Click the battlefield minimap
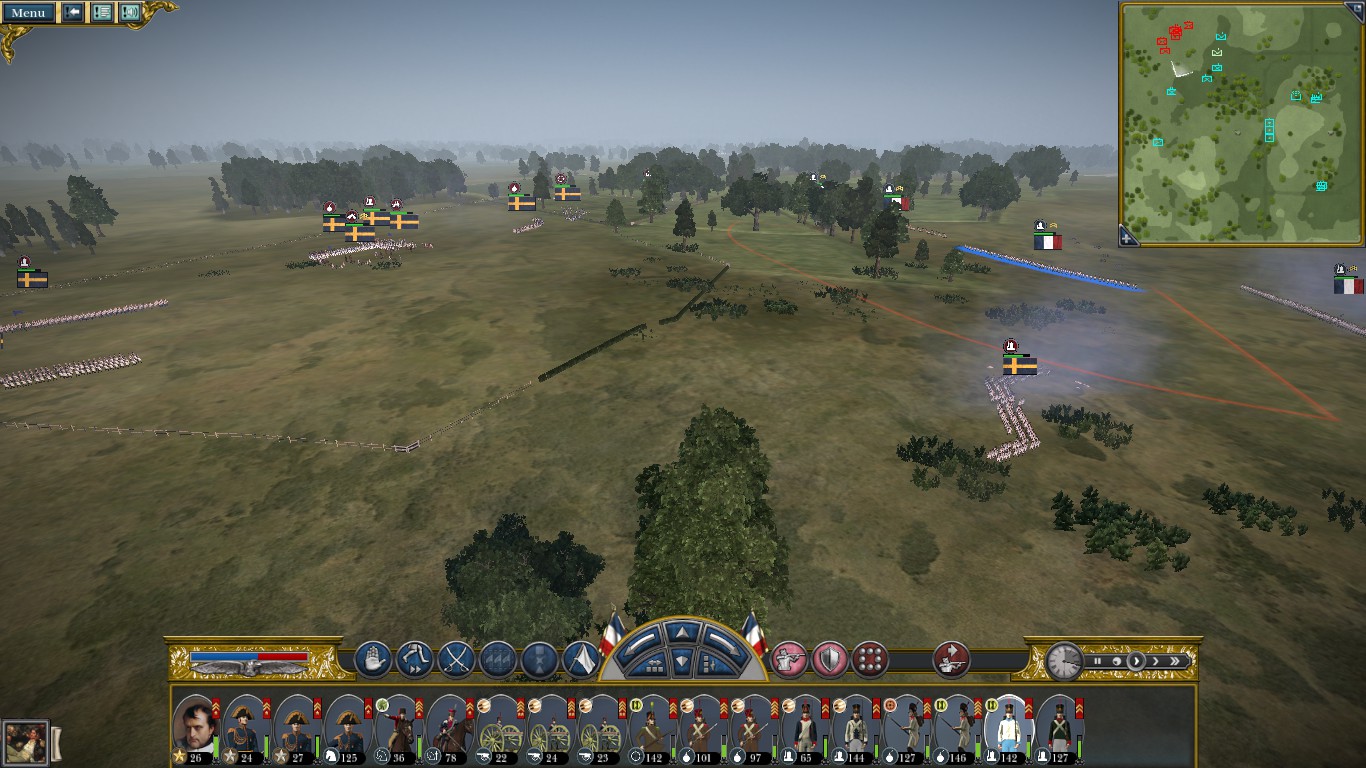The image size is (1366, 768). (x=1240, y=120)
